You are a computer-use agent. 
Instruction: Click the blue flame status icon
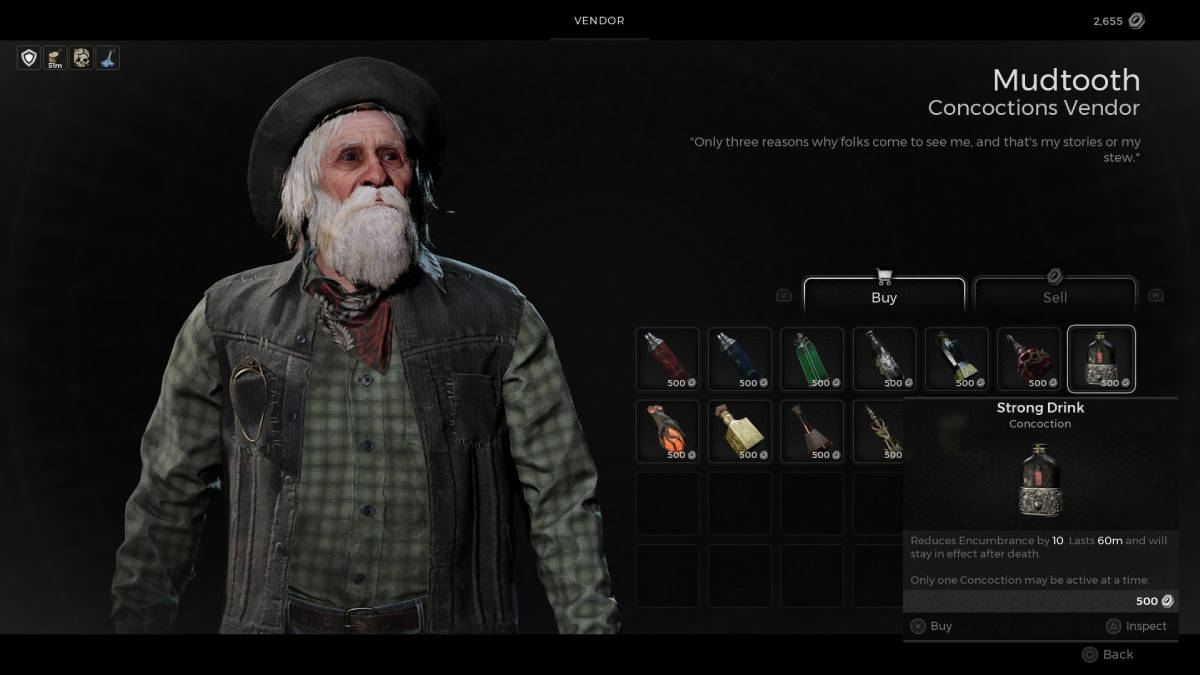(x=107, y=58)
